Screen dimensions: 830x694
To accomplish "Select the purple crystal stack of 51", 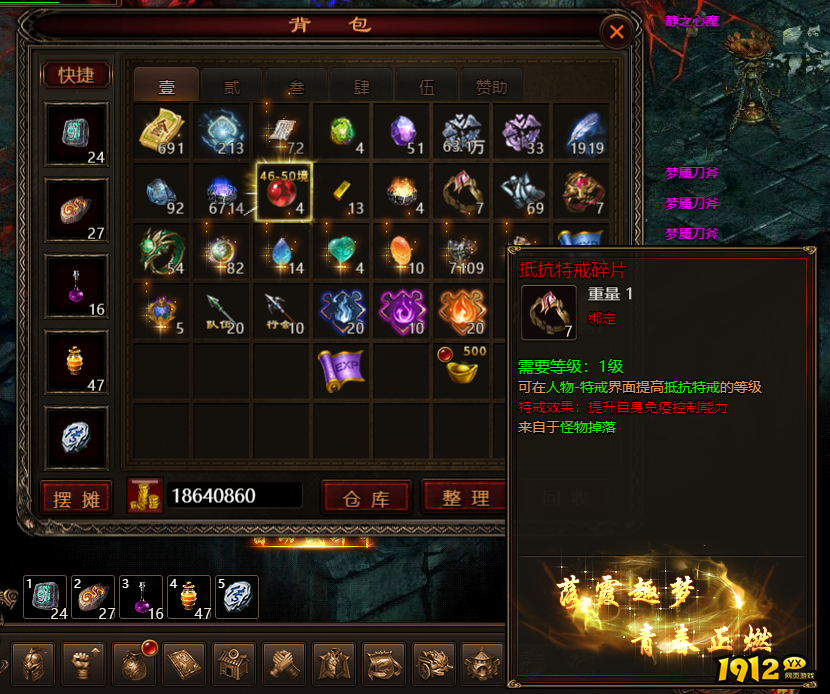I will tap(403, 131).
